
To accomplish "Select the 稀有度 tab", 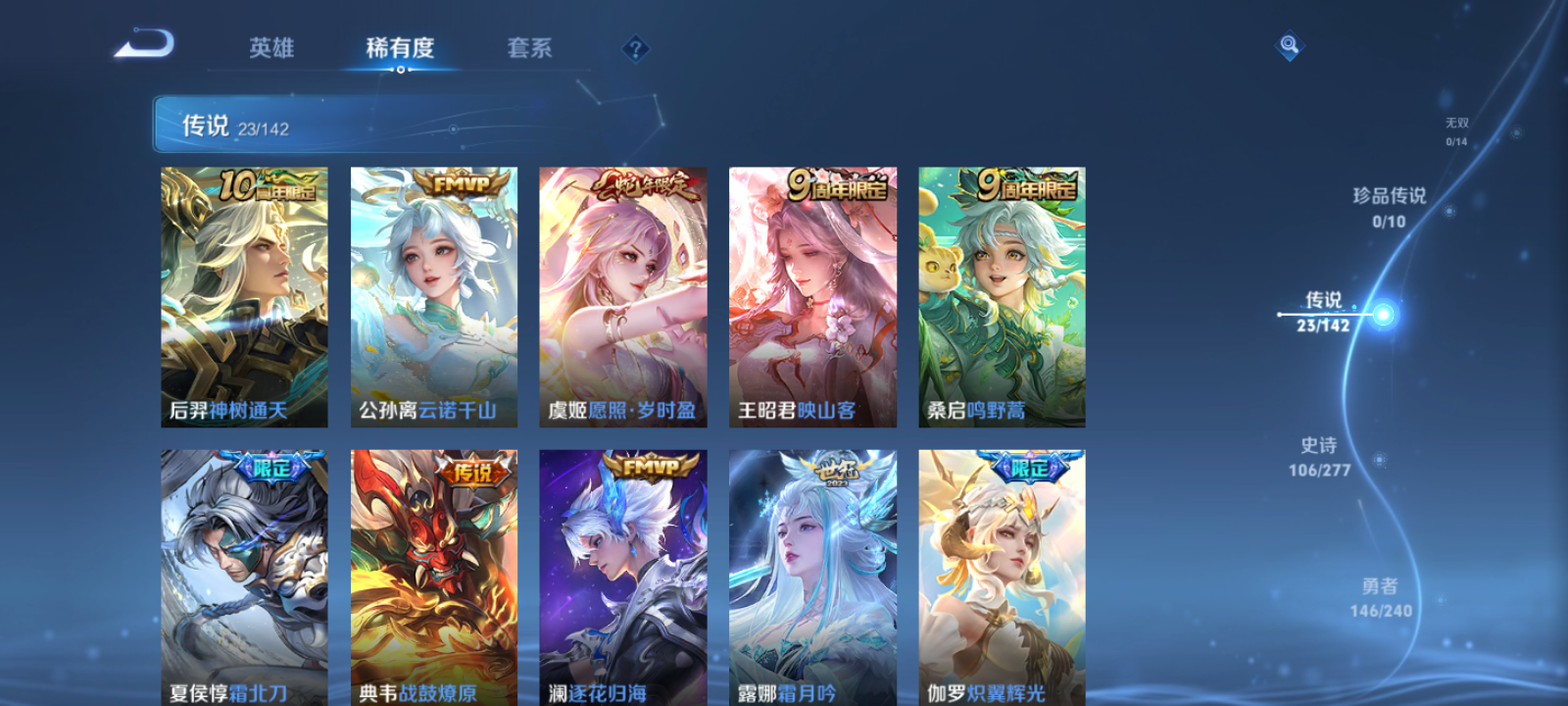I will [399, 48].
